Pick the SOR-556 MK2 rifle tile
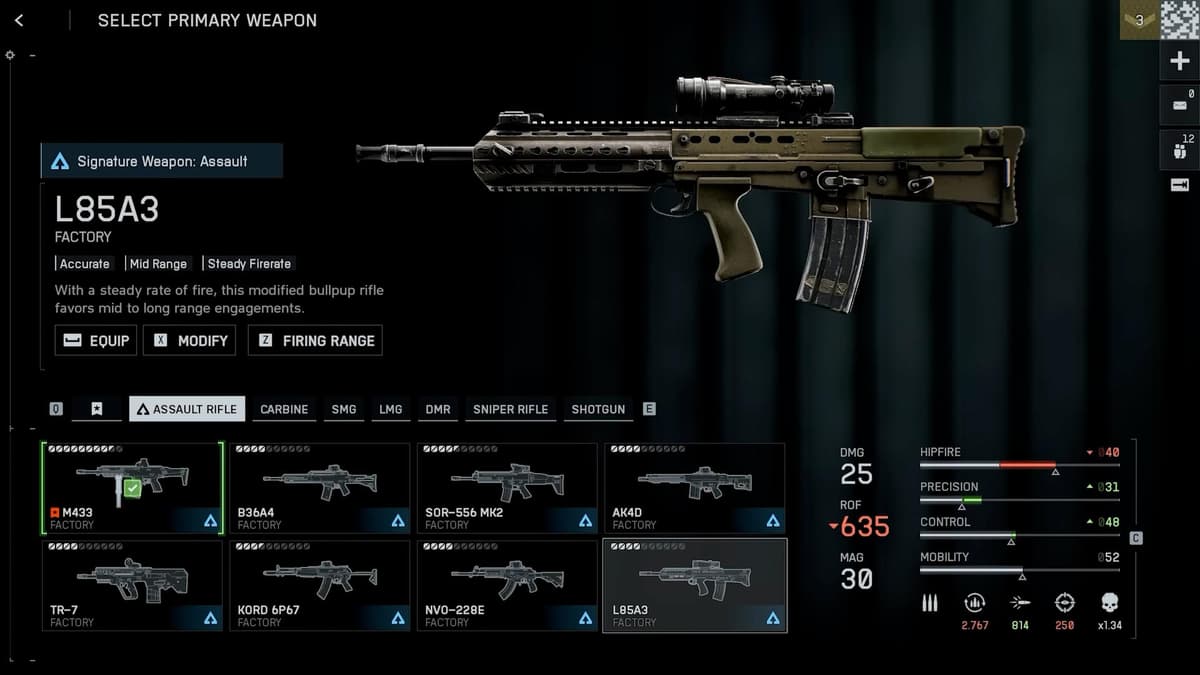 tap(506, 488)
